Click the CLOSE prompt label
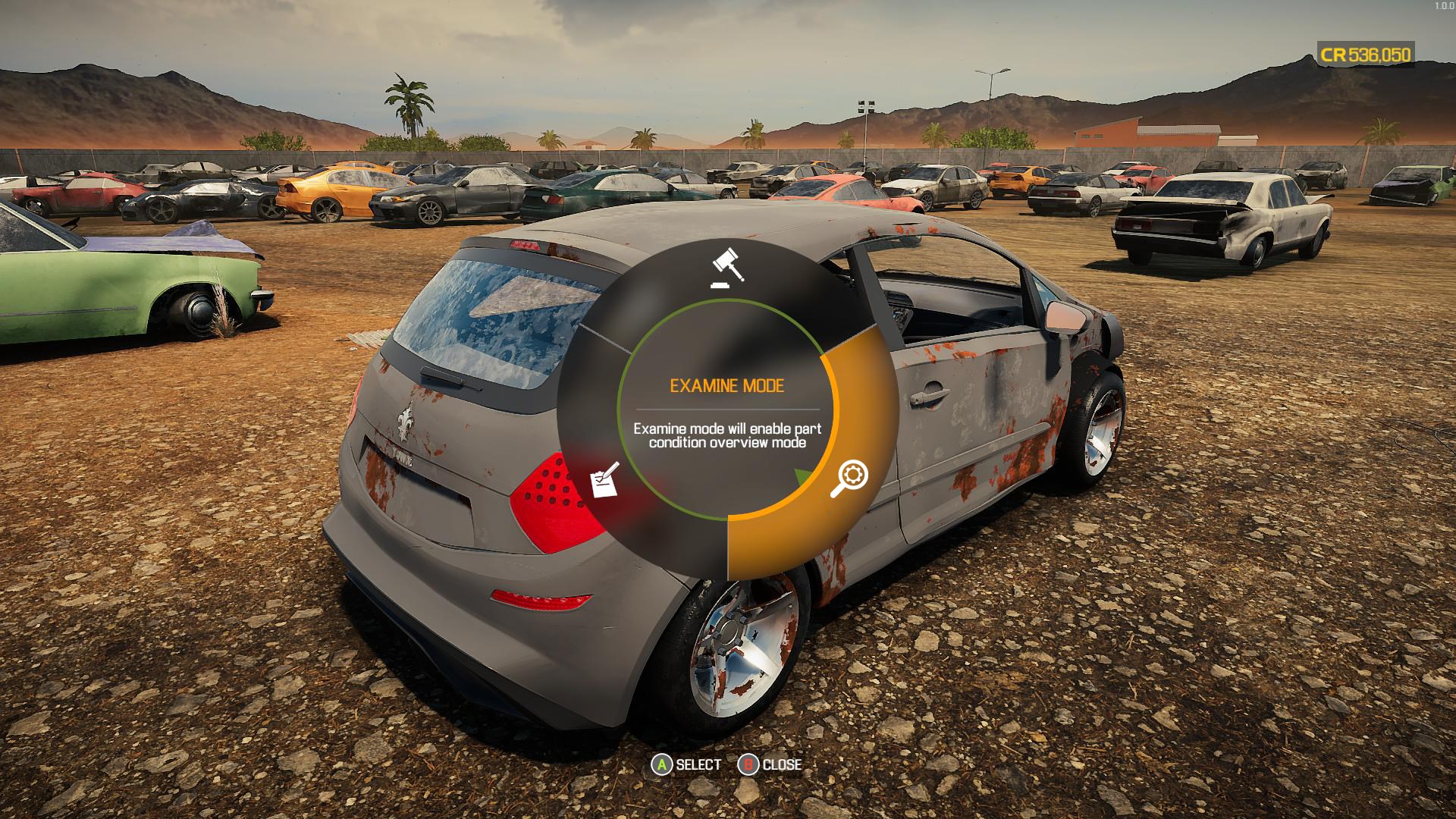 783,765
